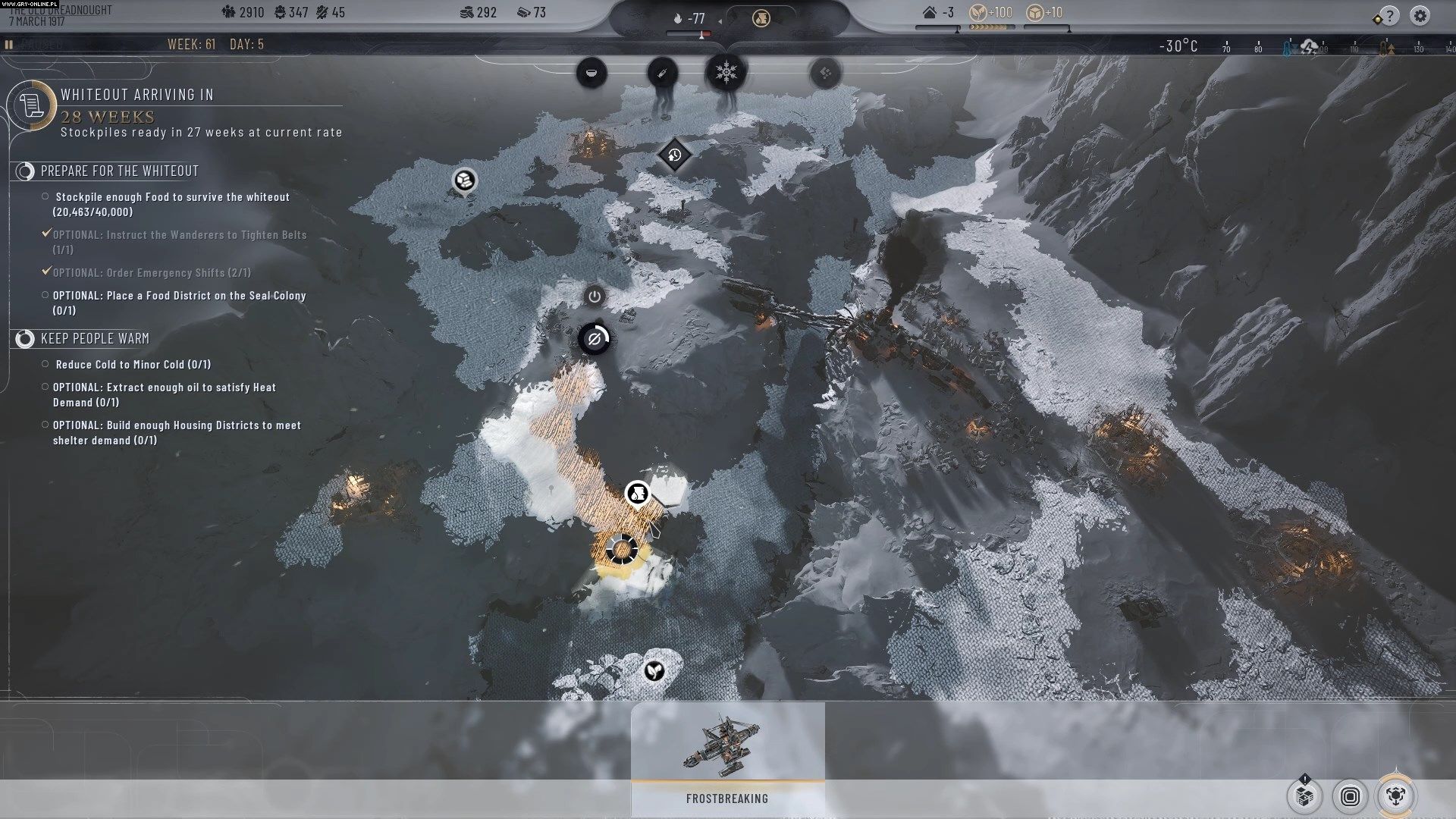Click the leaf sprout marker on the map
The height and width of the screenshot is (819, 1456).
click(654, 670)
